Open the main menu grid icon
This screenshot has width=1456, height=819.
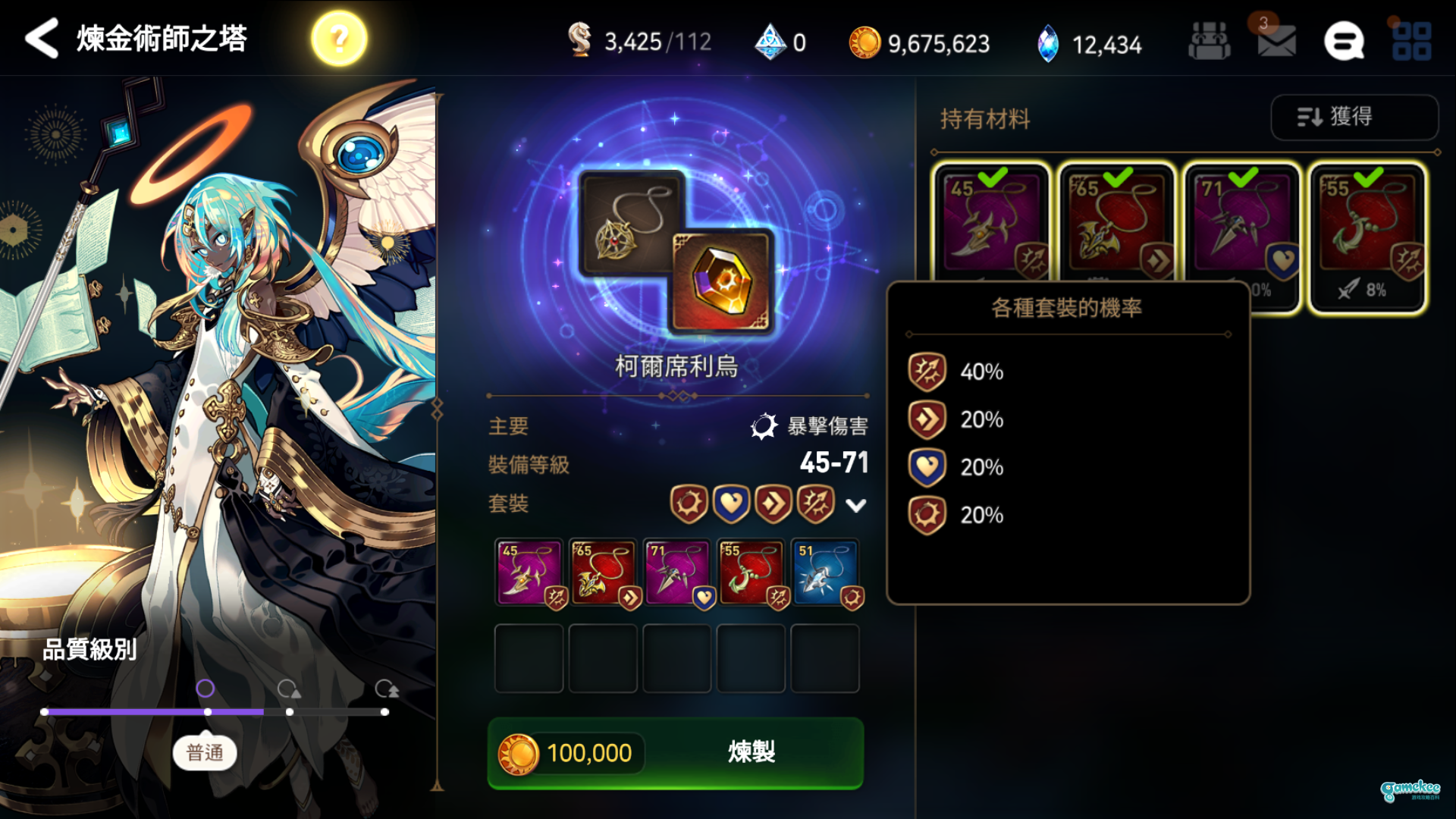coord(1410,41)
